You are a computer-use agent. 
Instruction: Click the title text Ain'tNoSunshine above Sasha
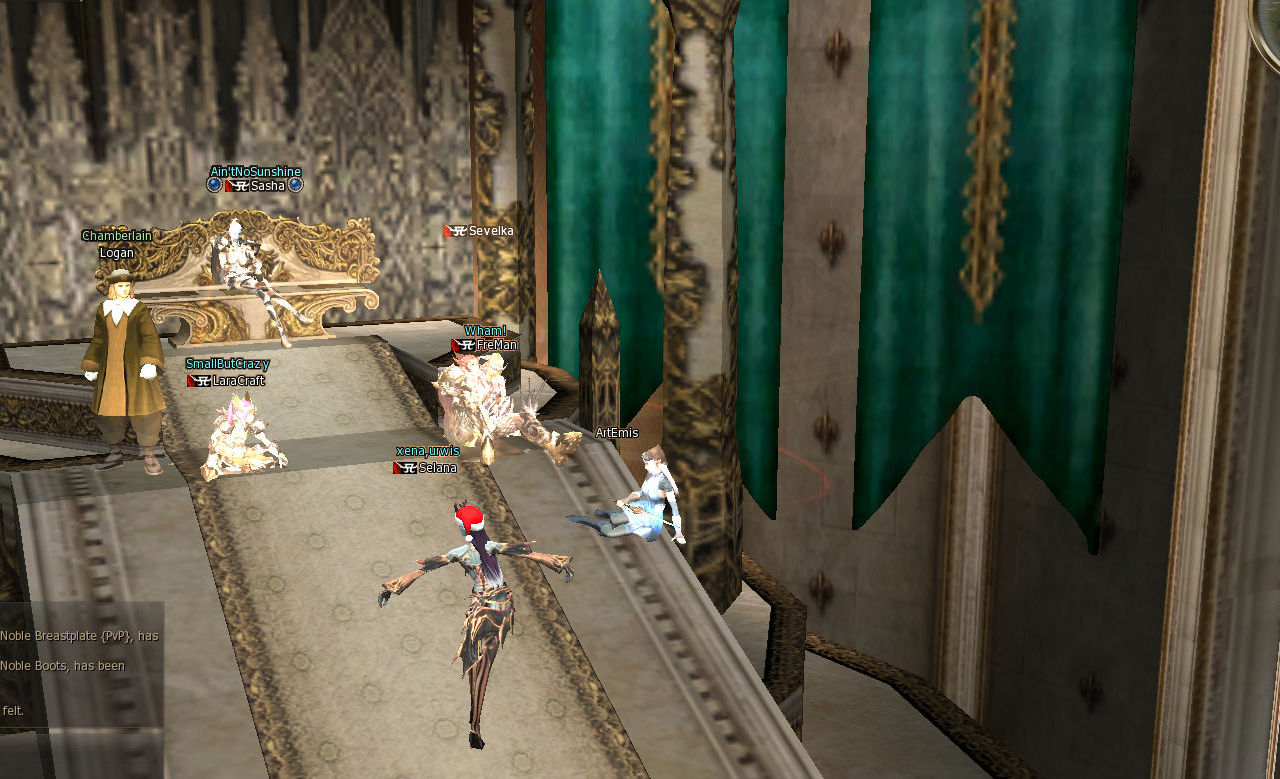click(255, 172)
